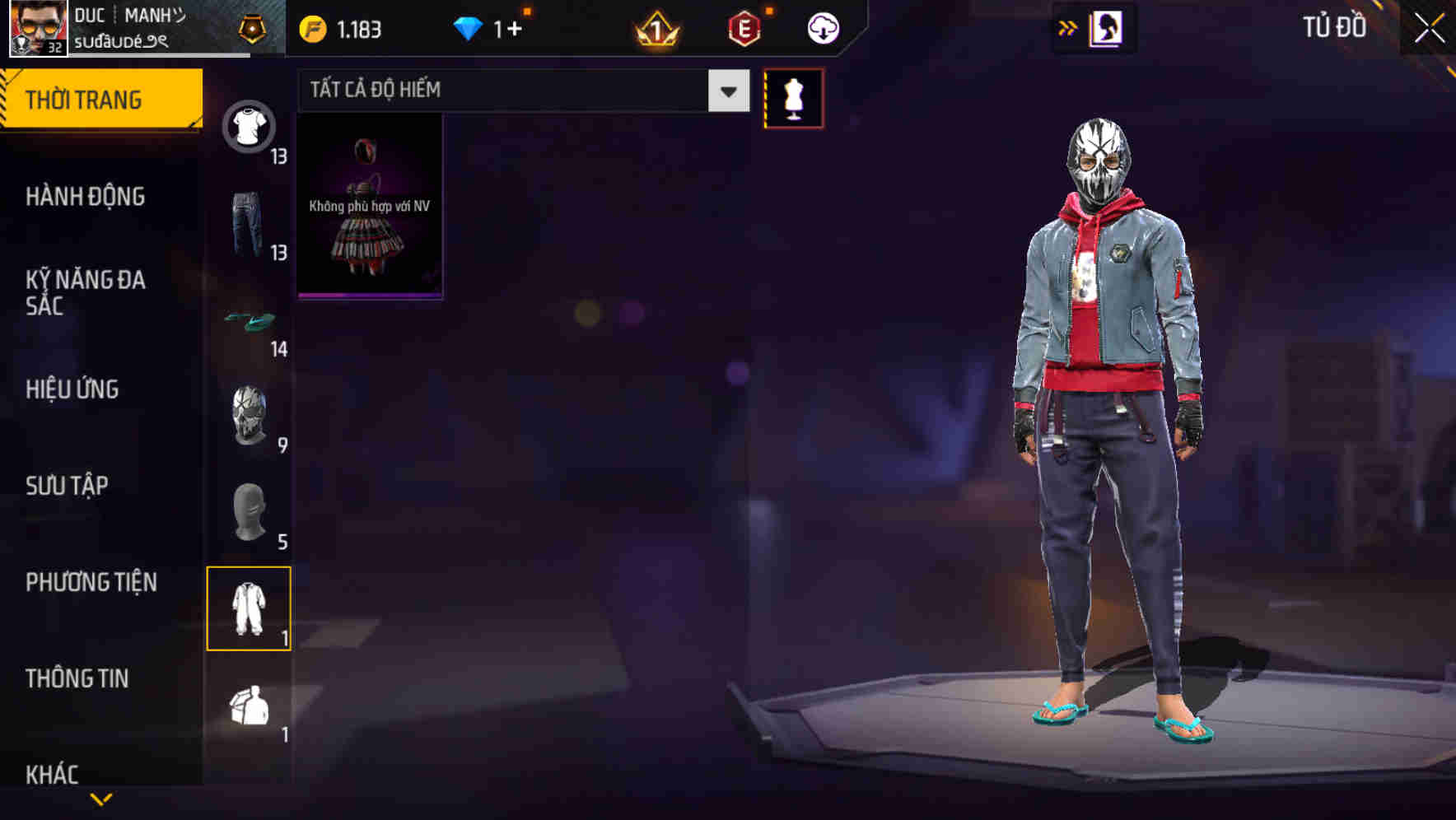Screen dimensions: 1456x820
Task: Click the character card icon near top right
Action: [1104, 27]
